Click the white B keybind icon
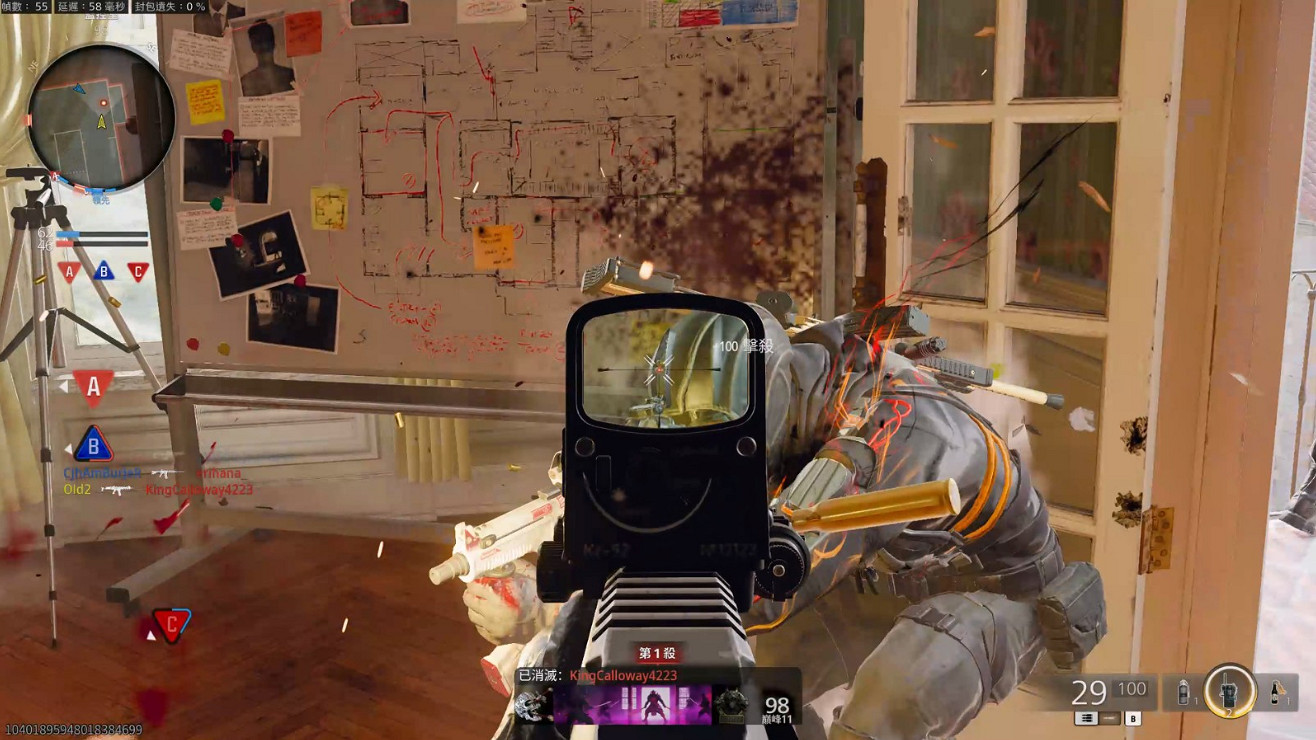Screen dimensions: 1316x740 1133,718
